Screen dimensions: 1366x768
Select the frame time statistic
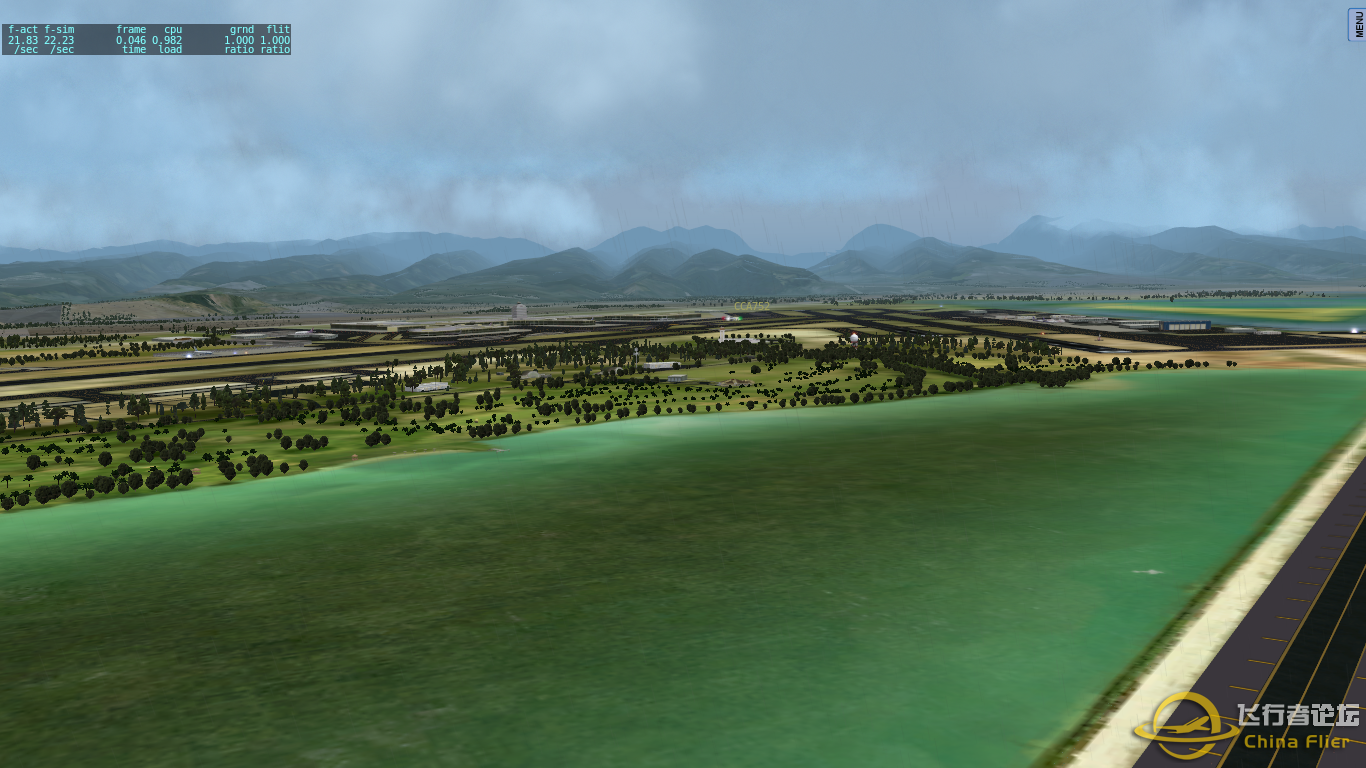point(131,39)
